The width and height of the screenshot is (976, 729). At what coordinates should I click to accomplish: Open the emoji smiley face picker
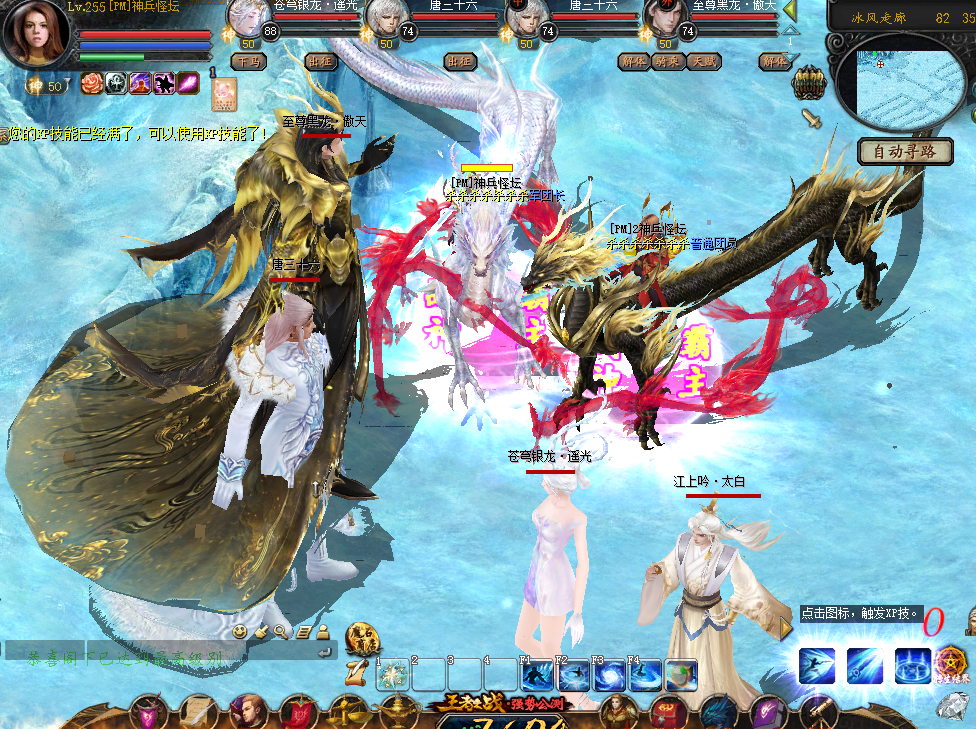click(240, 632)
